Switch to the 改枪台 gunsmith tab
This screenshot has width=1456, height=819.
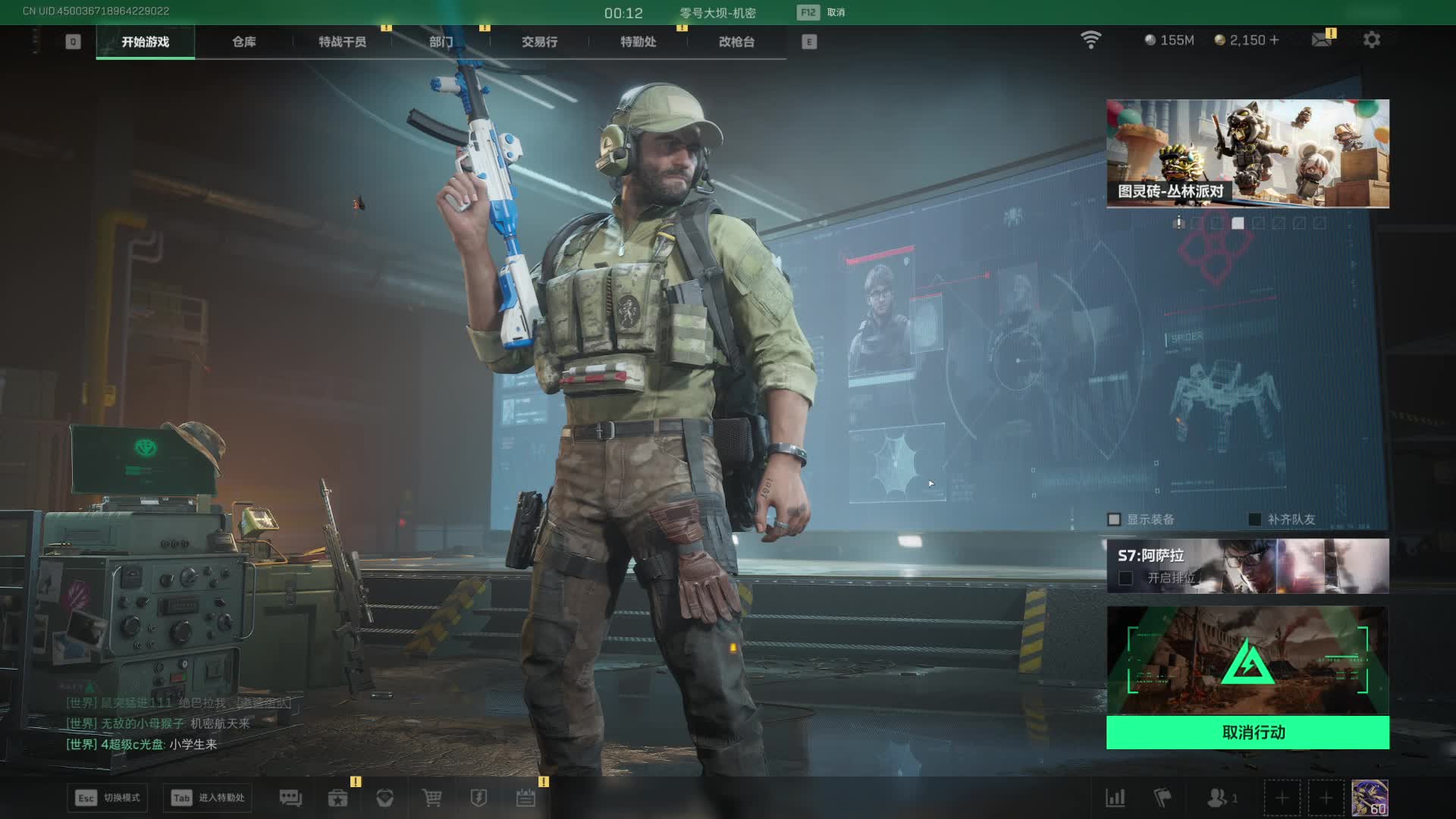[x=736, y=42]
